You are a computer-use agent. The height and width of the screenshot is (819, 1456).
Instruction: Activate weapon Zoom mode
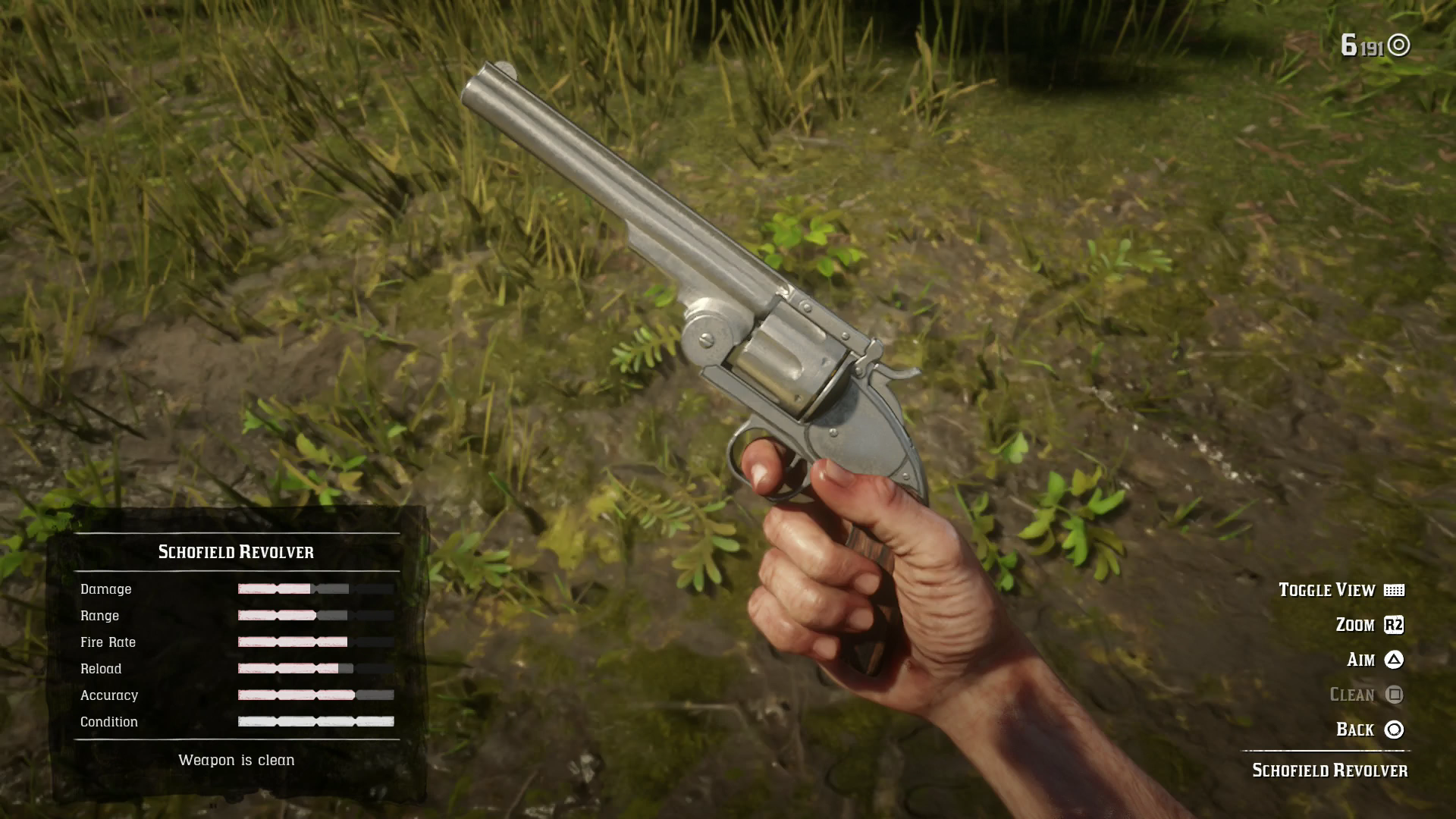[x=1351, y=625]
